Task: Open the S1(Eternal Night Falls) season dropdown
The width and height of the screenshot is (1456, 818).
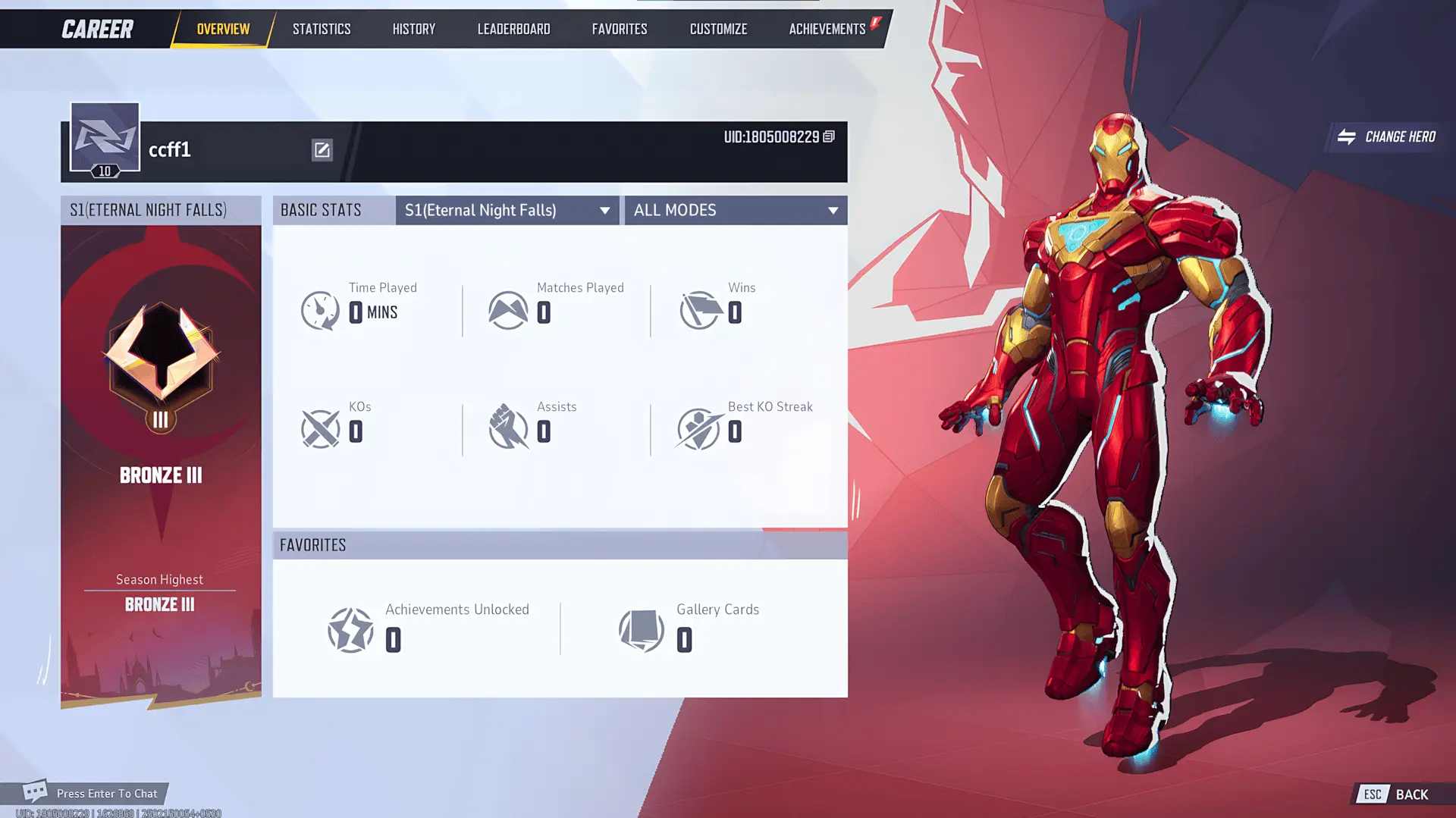Action: [507, 210]
